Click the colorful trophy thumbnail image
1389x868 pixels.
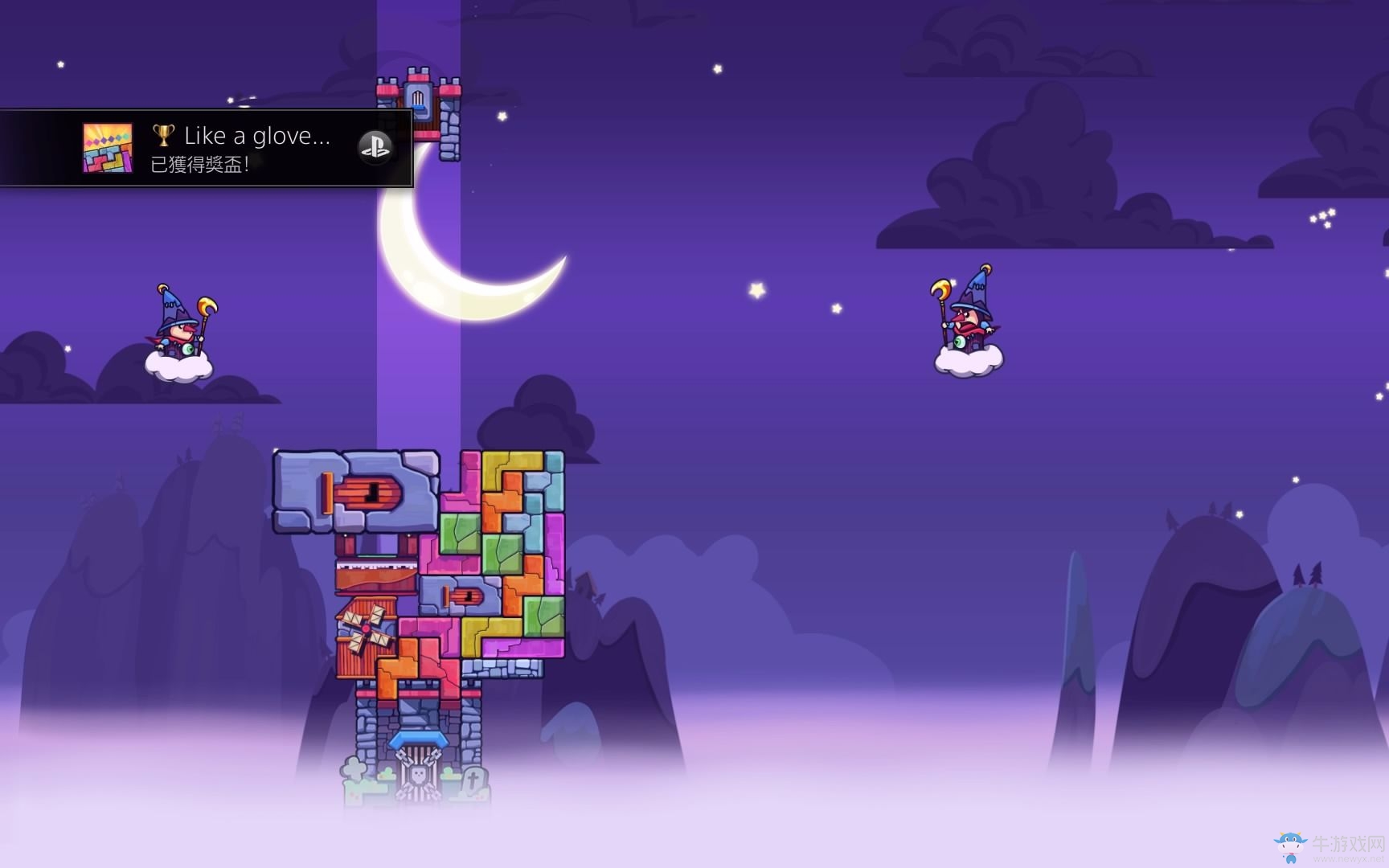tap(108, 149)
